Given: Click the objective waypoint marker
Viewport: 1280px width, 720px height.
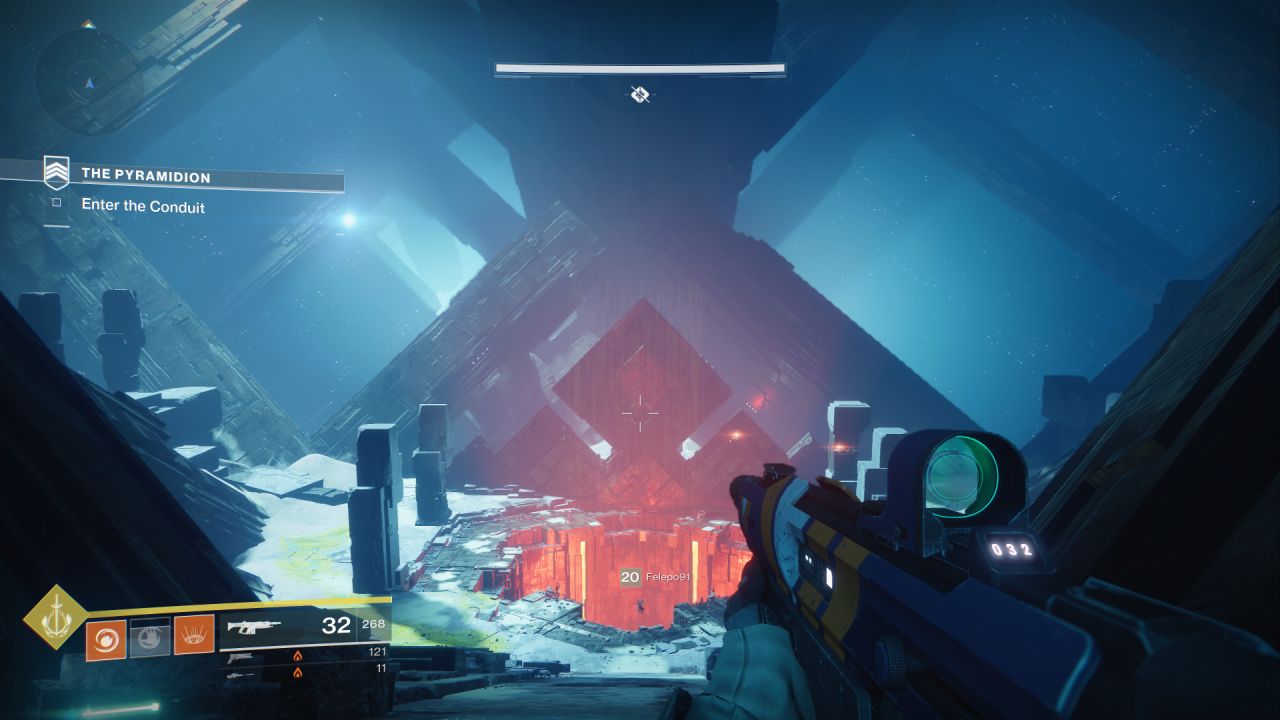Looking at the screenshot, I should point(640,95).
